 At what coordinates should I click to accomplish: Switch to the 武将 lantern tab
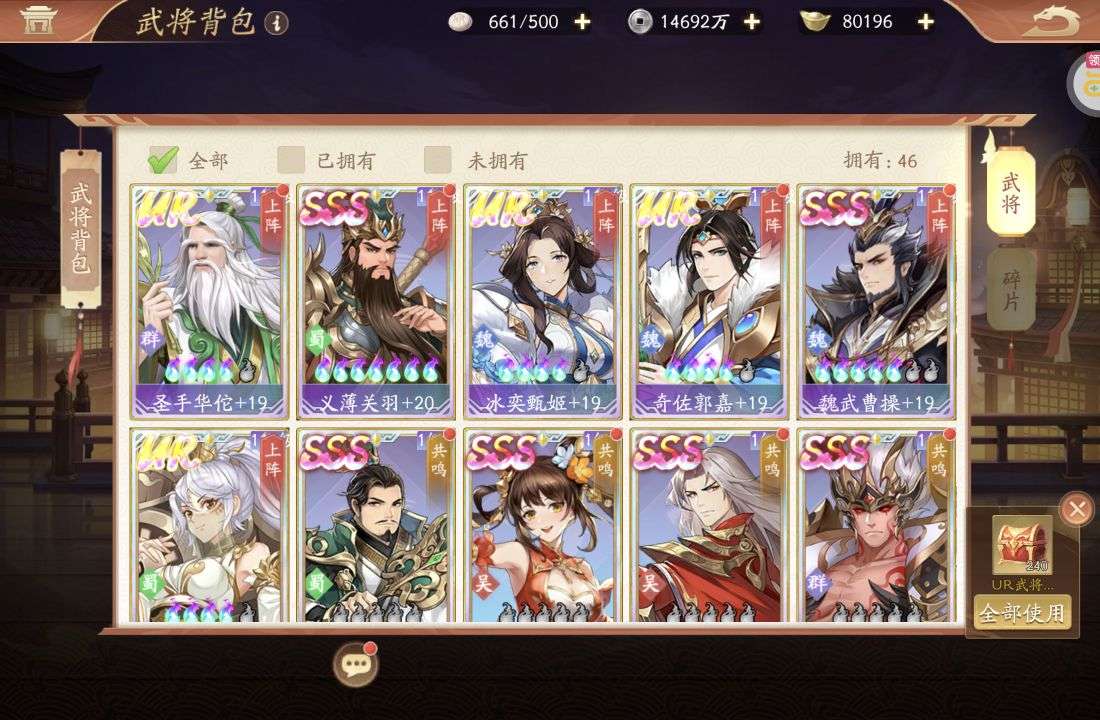tap(1011, 191)
